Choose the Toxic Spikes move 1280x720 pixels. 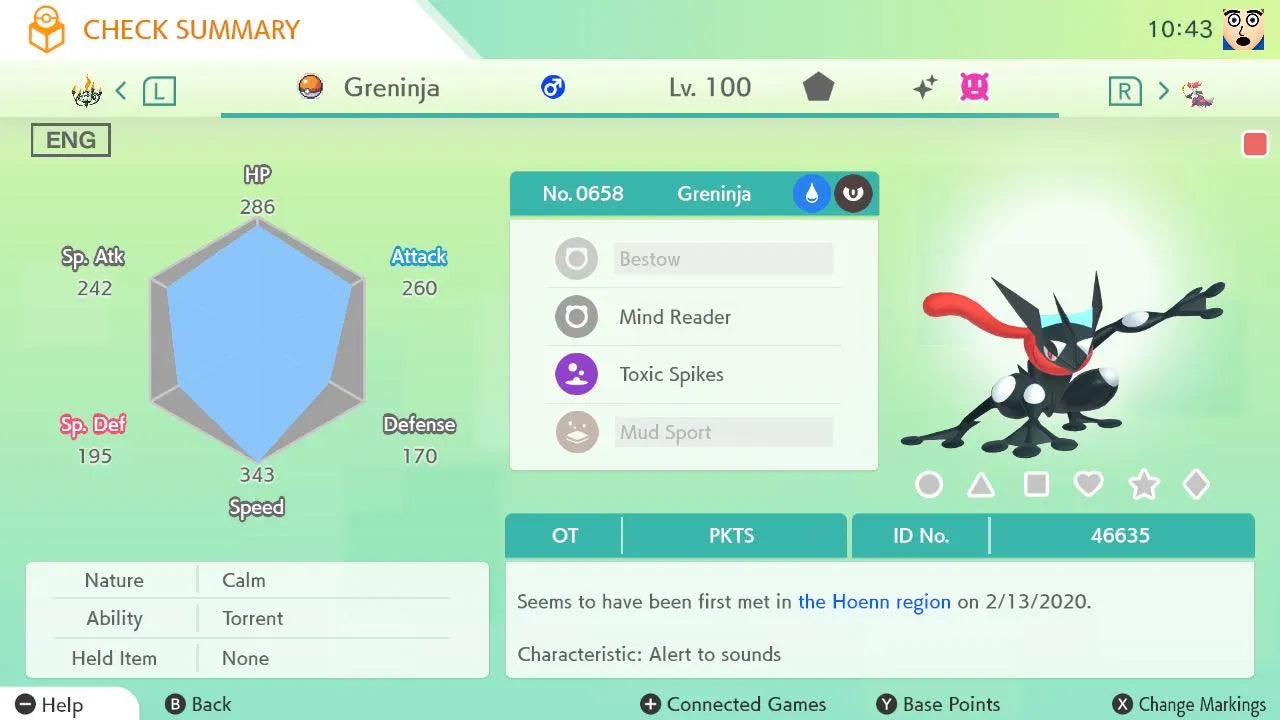693,375
